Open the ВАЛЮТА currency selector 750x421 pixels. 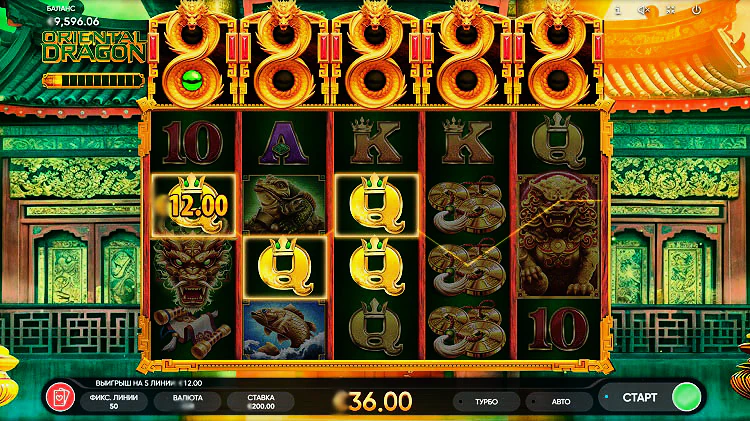tap(188, 401)
